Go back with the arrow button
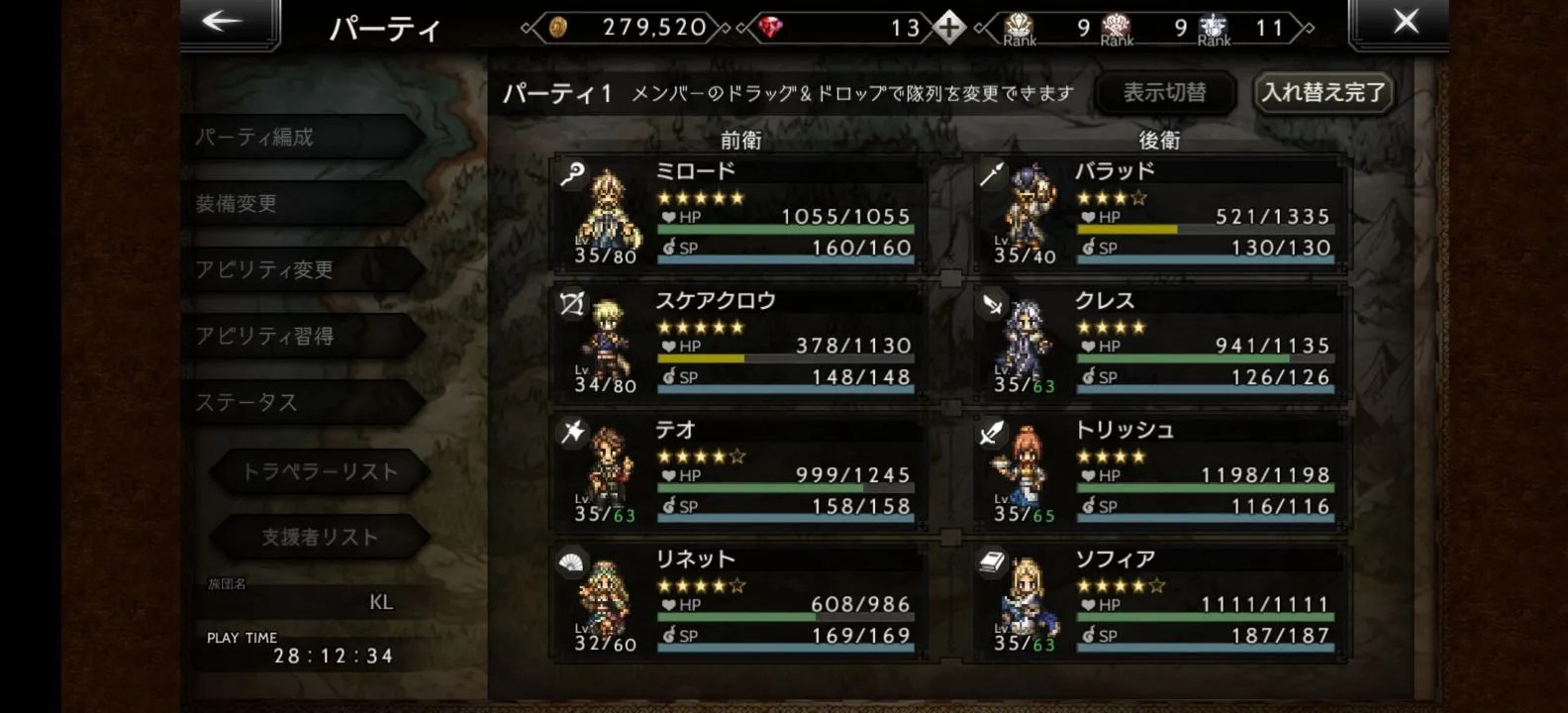This screenshot has height=713, width=1568. (224, 22)
